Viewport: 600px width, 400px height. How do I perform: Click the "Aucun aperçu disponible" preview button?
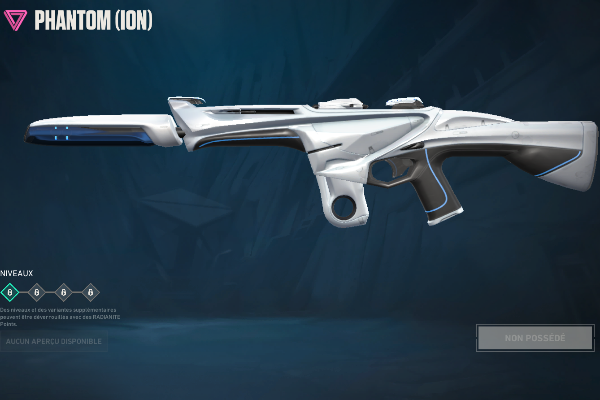tap(55, 342)
